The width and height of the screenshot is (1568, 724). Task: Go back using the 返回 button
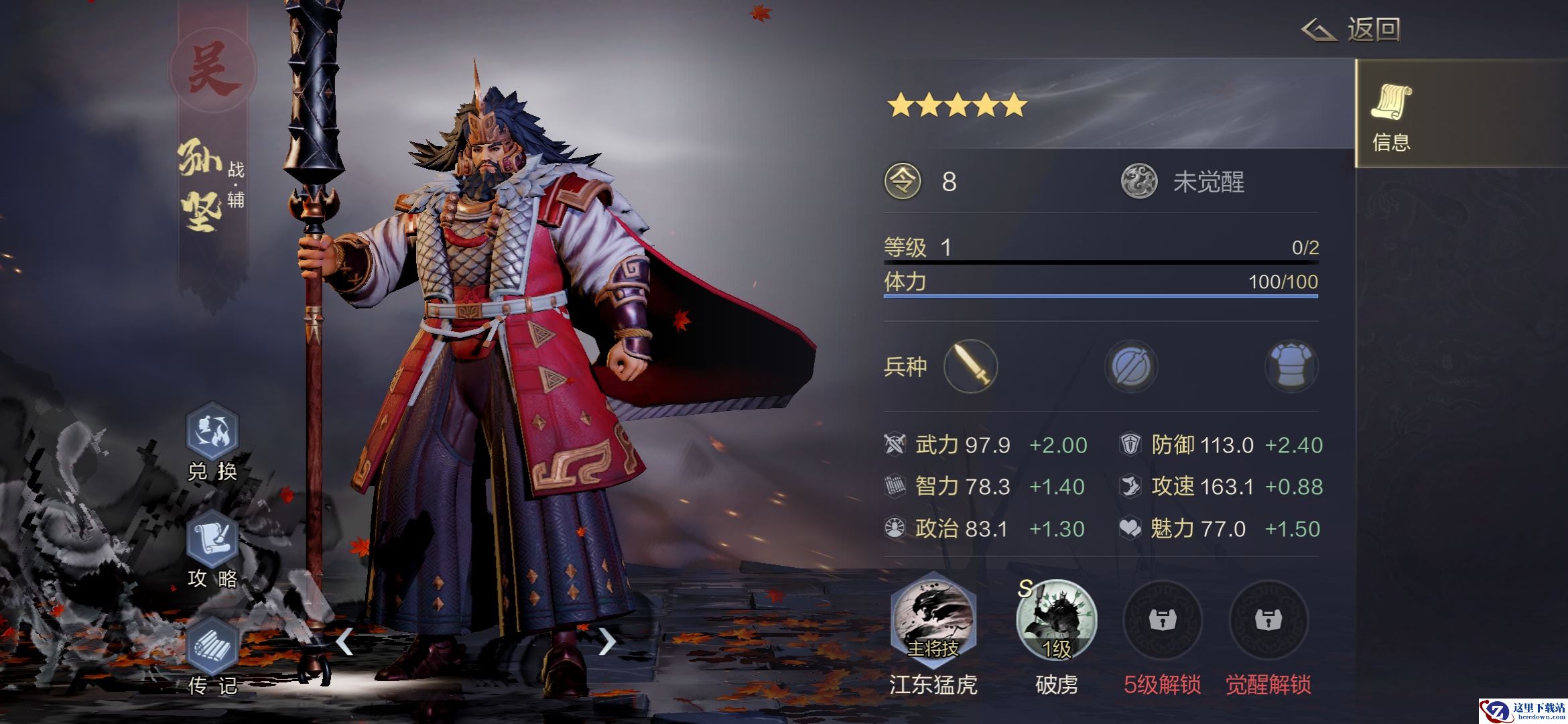pyautogui.click(x=1352, y=30)
